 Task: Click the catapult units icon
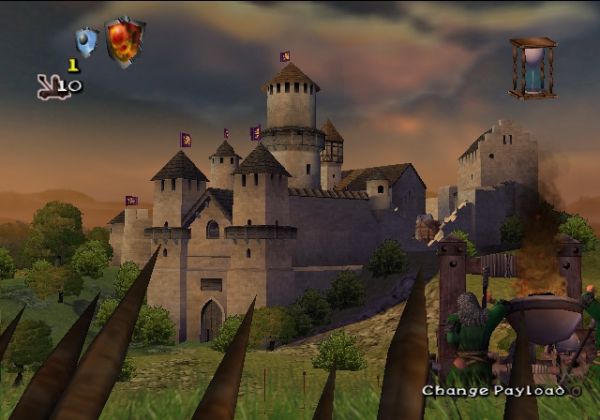pos(52,88)
